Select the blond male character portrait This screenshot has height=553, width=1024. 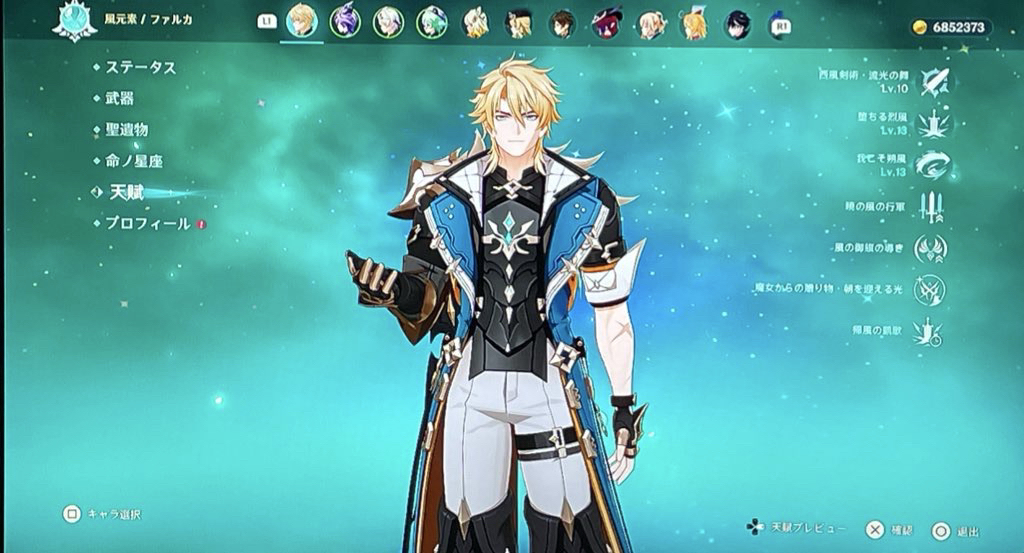click(302, 21)
